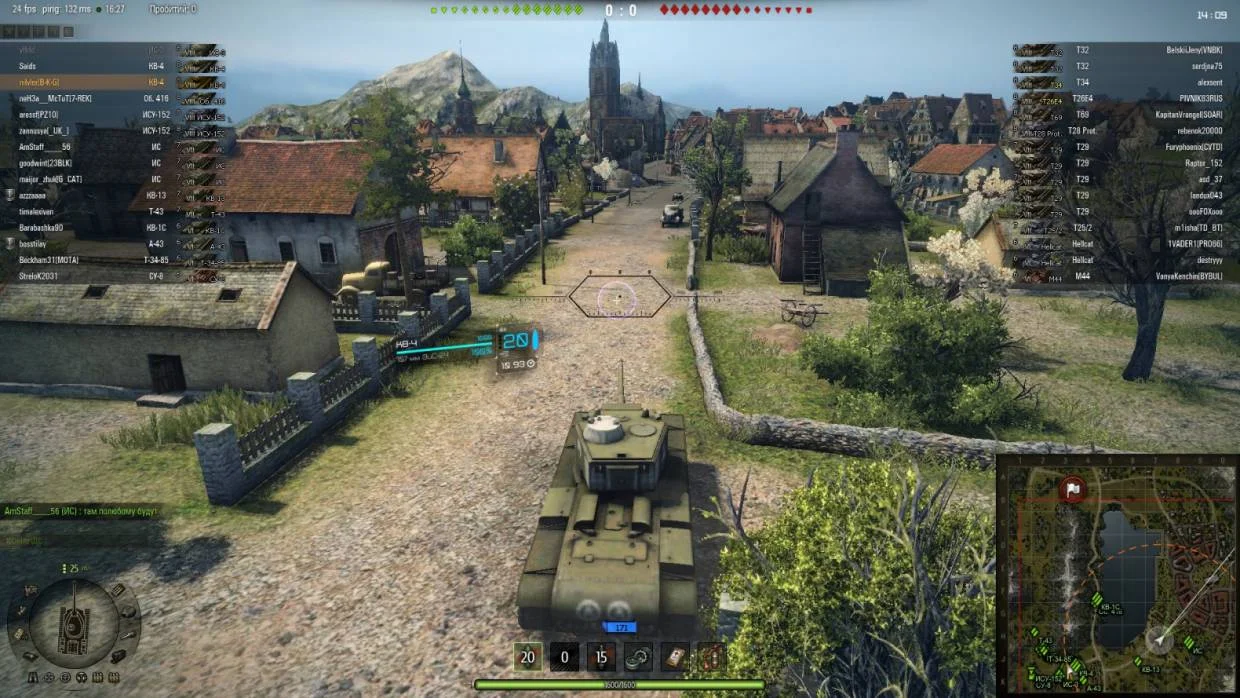Image resolution: width=1240 pixels, height=698 pixels.
Task: Select player Saids in the team list
Action: [x=28, y=66]
